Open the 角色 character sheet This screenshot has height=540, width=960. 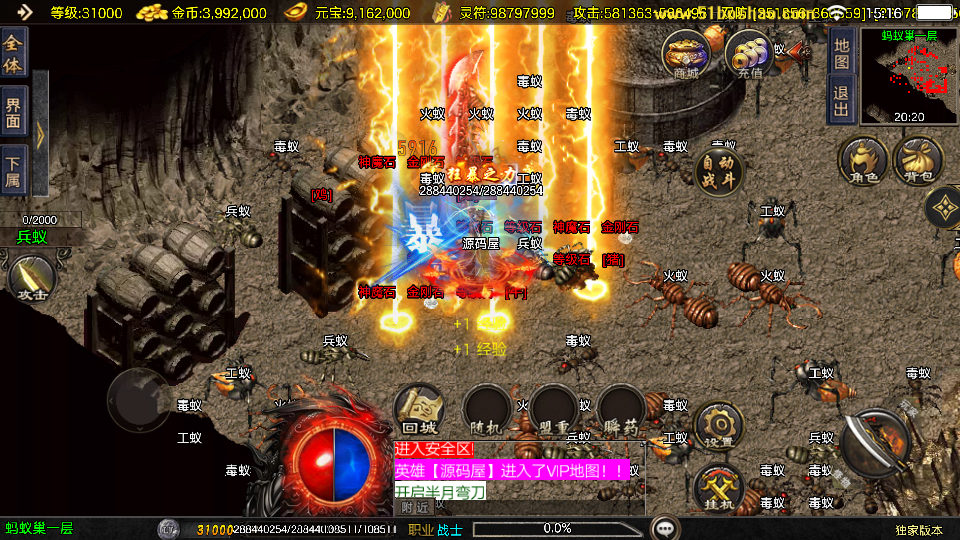[863, 161]
